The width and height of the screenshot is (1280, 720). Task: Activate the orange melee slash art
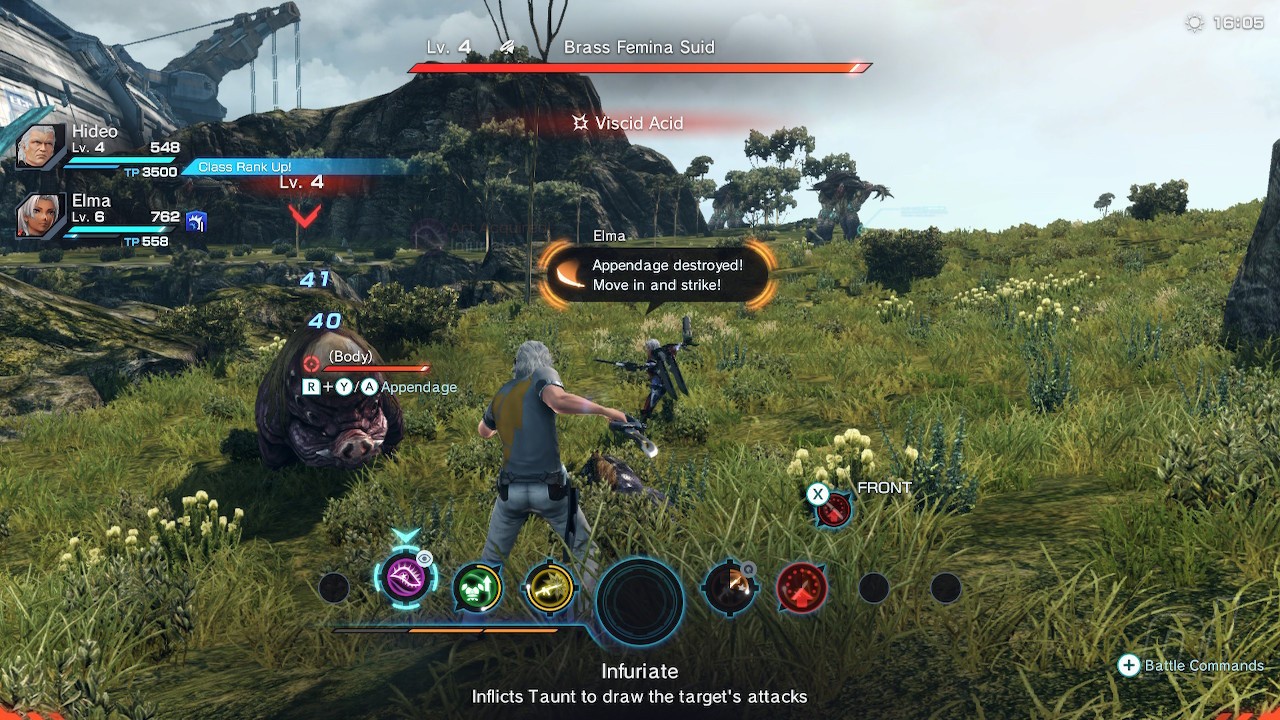[x=730, y=587]
